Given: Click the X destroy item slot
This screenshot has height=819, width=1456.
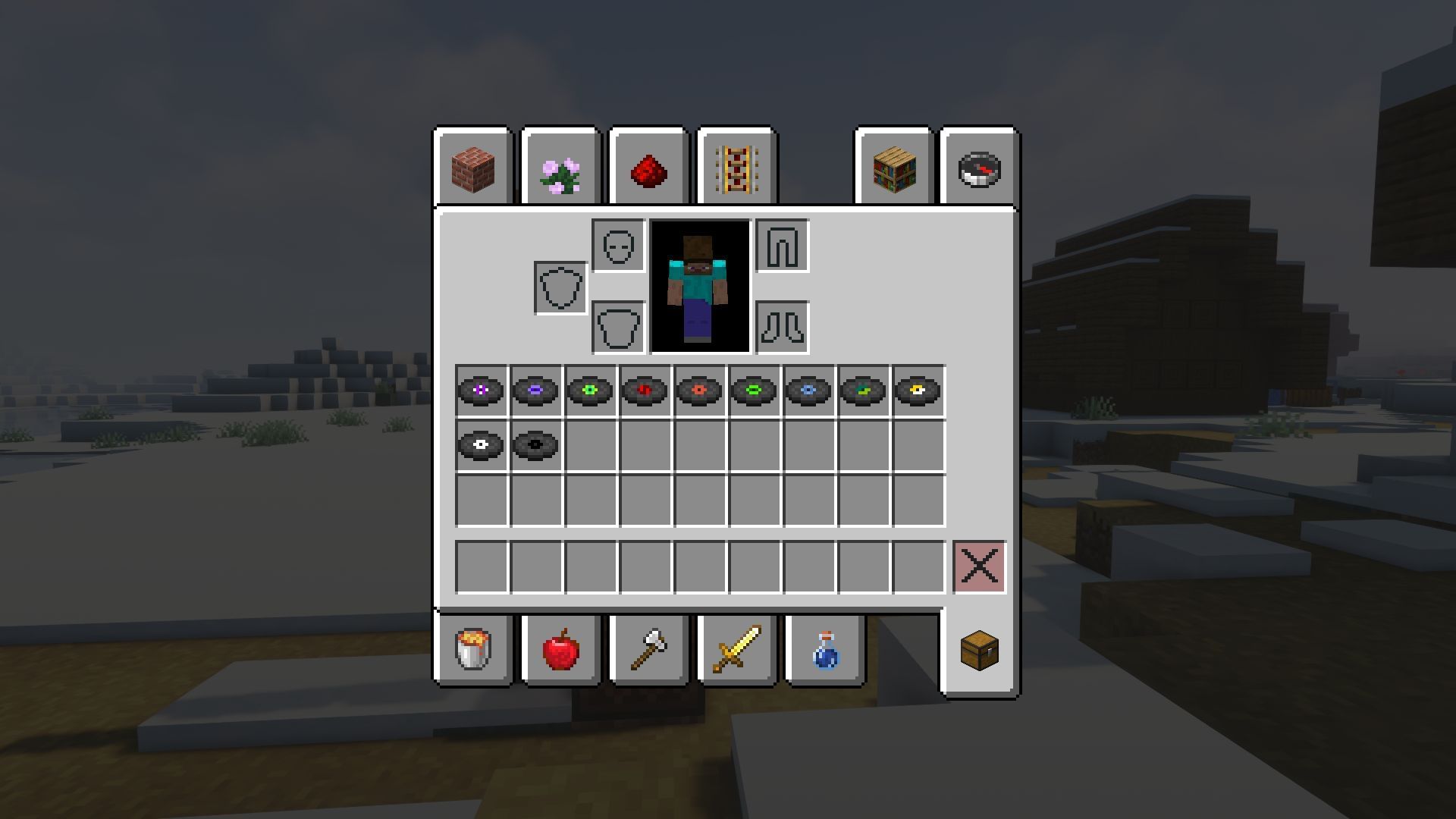Looking at the screenshot, I should click(x=979, y=565).
